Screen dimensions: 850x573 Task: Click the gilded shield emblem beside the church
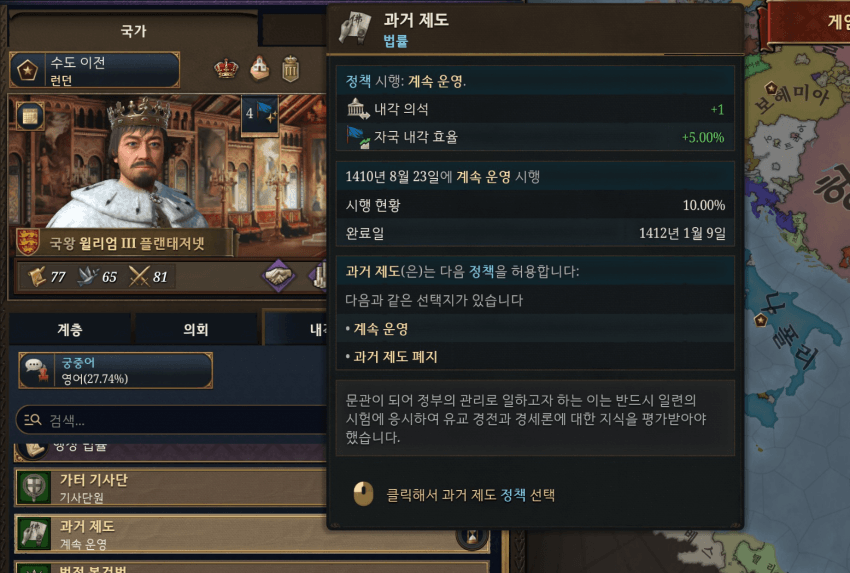point(291,69)
